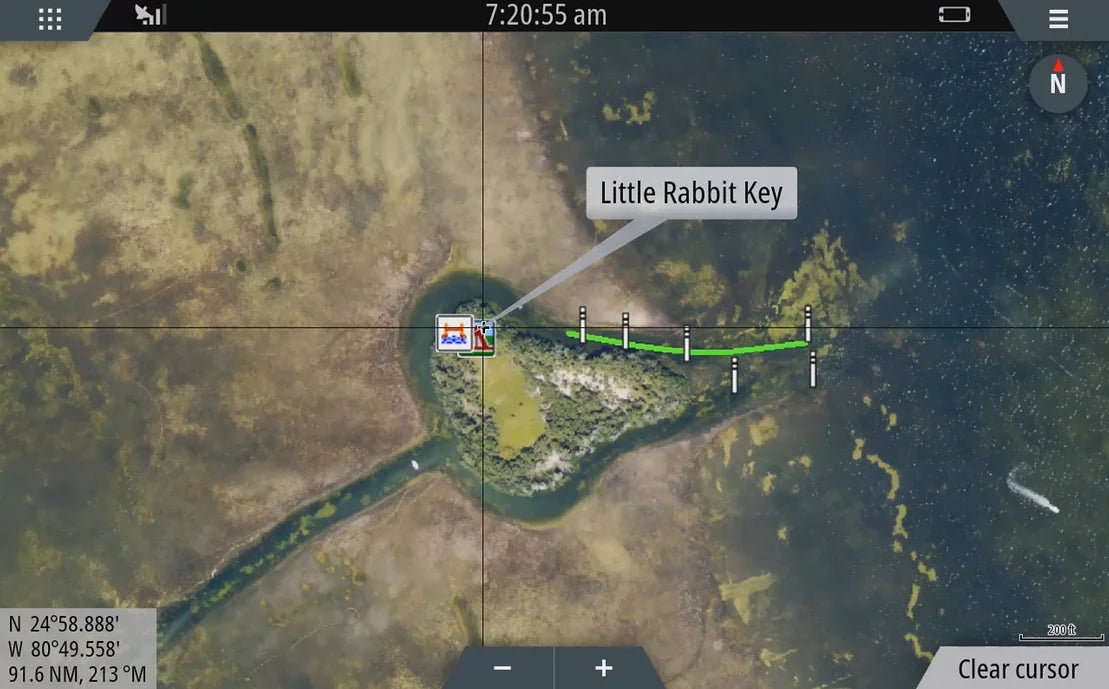
Task: Zoom out the chart with minus
Action: pos(503,668)
